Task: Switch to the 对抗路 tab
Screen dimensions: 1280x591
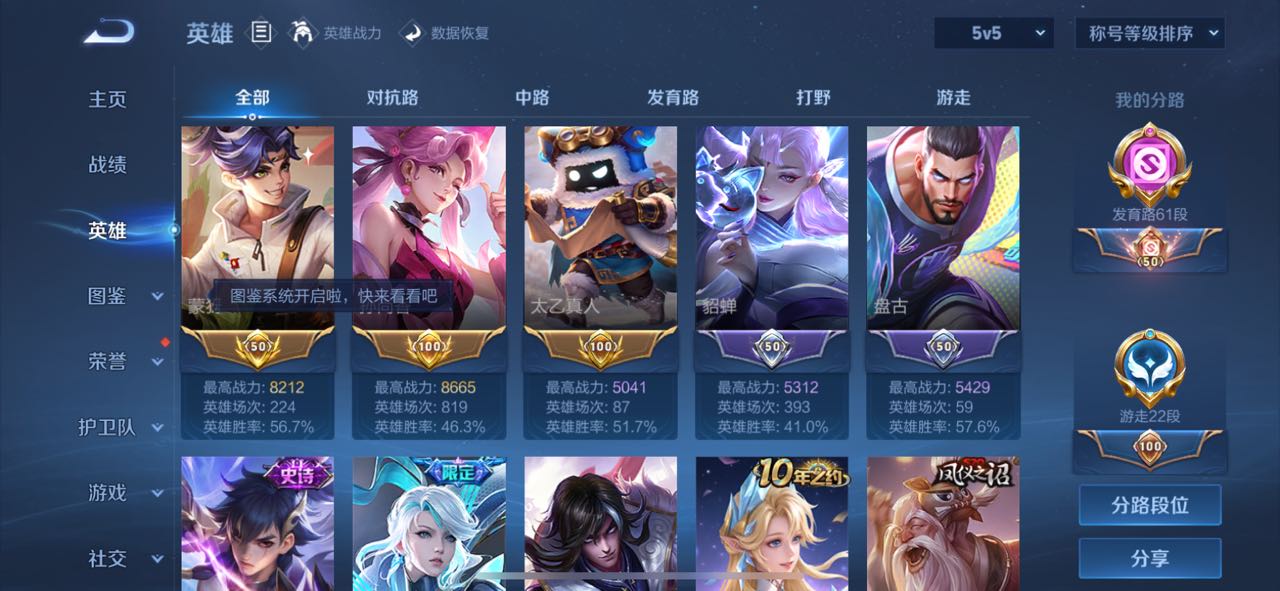Action: point(392,97)
